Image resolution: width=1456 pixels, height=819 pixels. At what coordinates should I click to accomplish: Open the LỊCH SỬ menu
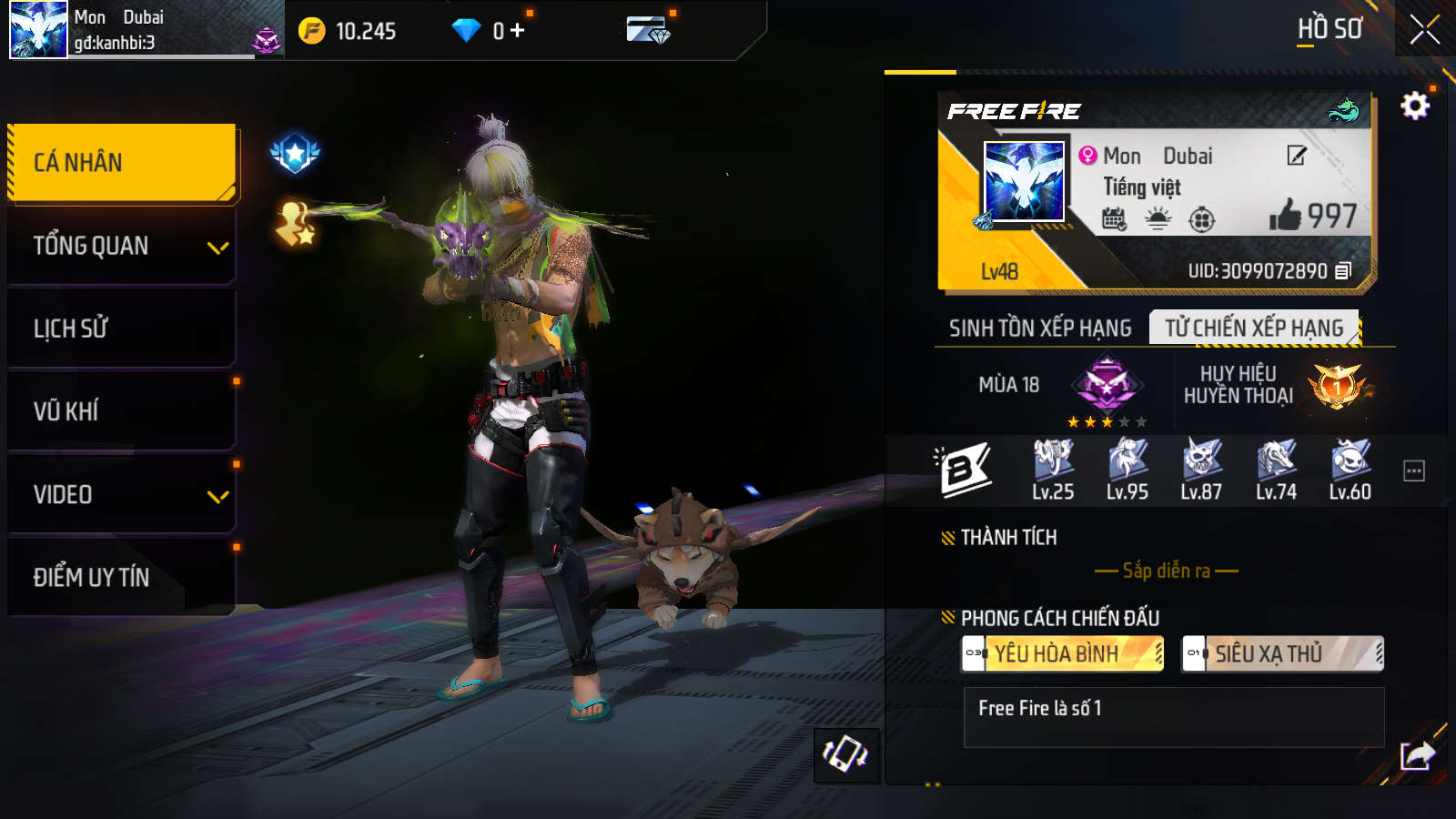122,329
